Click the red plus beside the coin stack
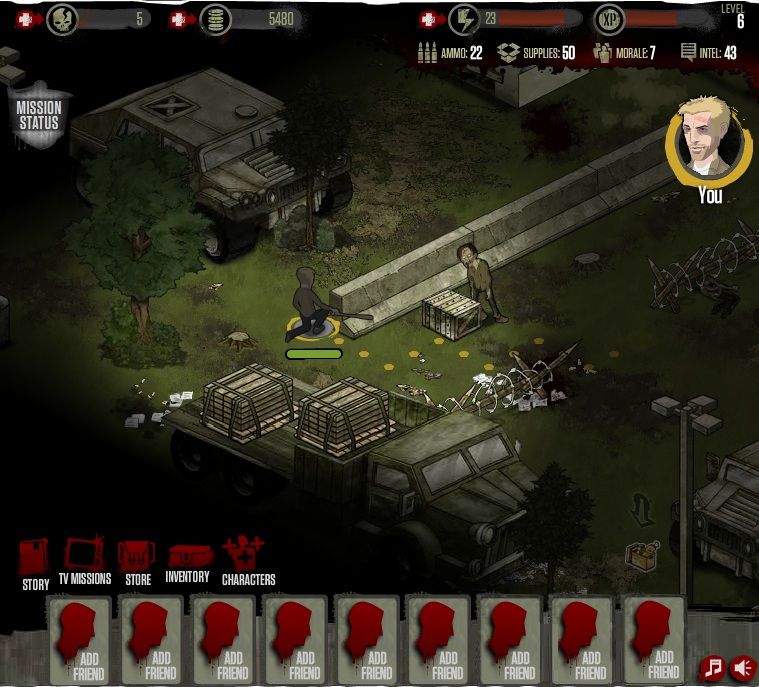 [178, 19]
